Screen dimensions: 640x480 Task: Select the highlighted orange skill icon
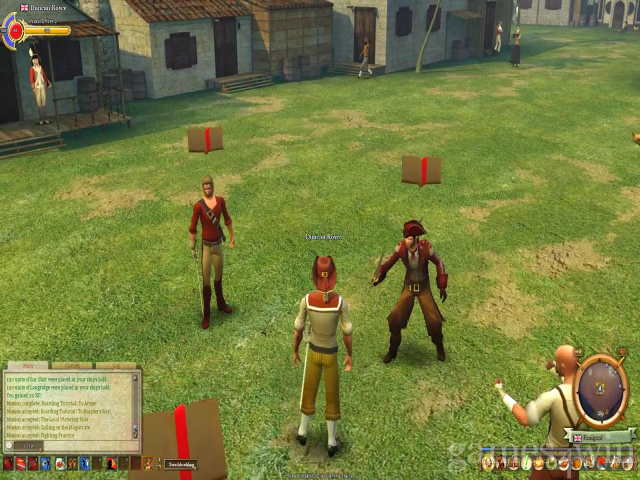148,463
